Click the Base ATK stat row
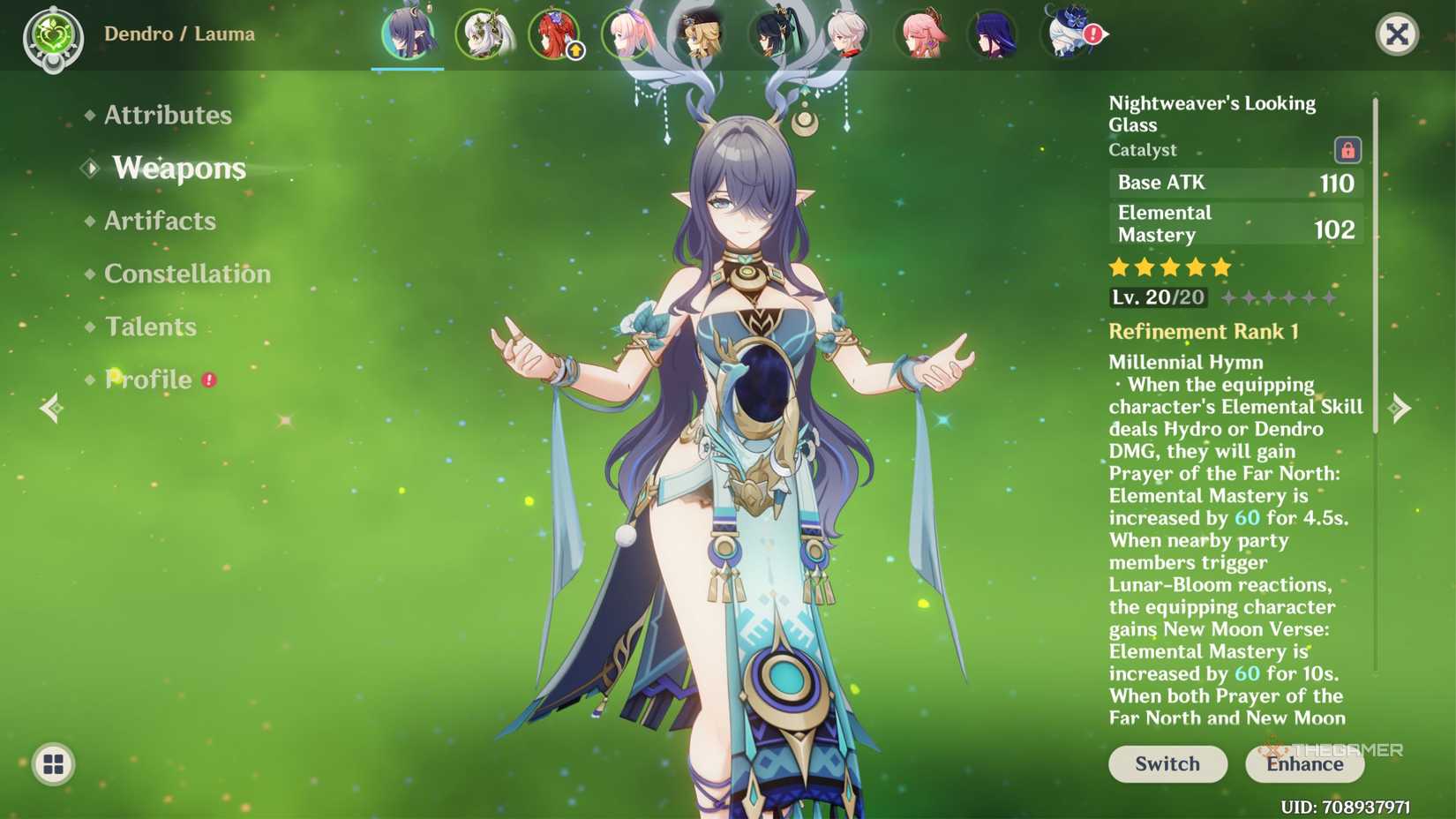Image resolution: width=1456 pixels, height=819 pixels. click(x=1234, y=184)
